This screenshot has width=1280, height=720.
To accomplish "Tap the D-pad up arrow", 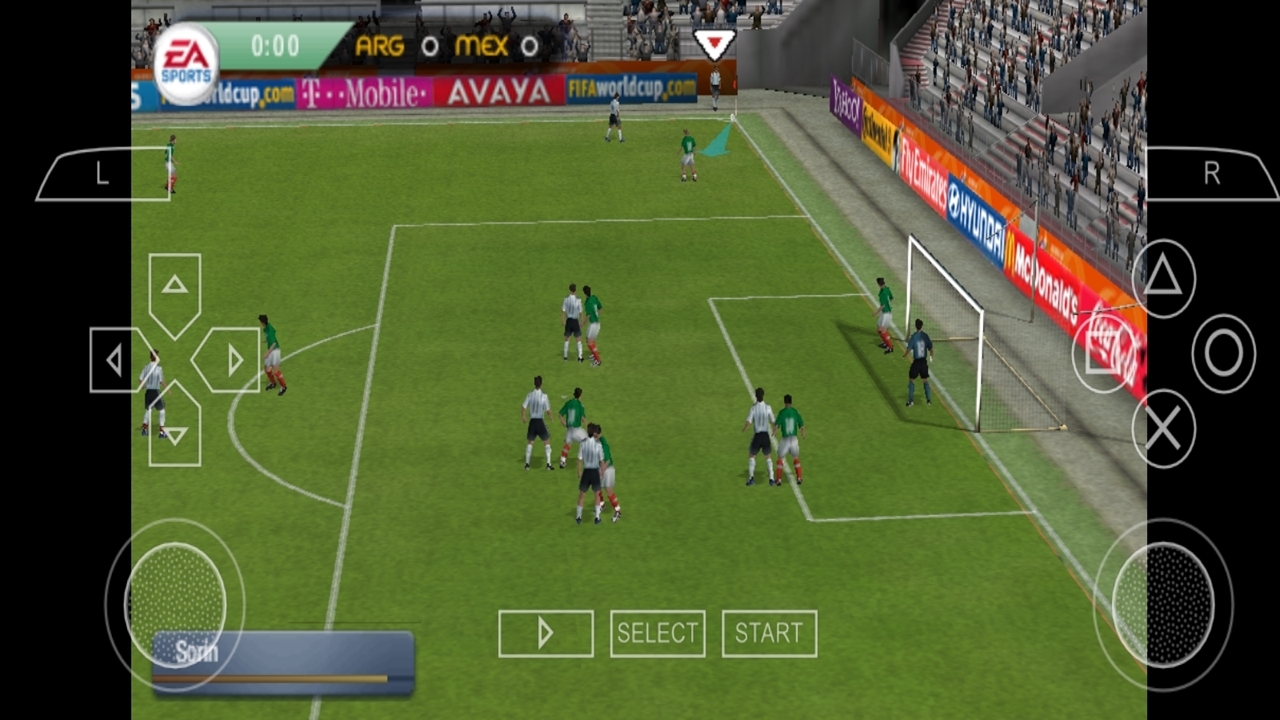I will tap(175, 288).
